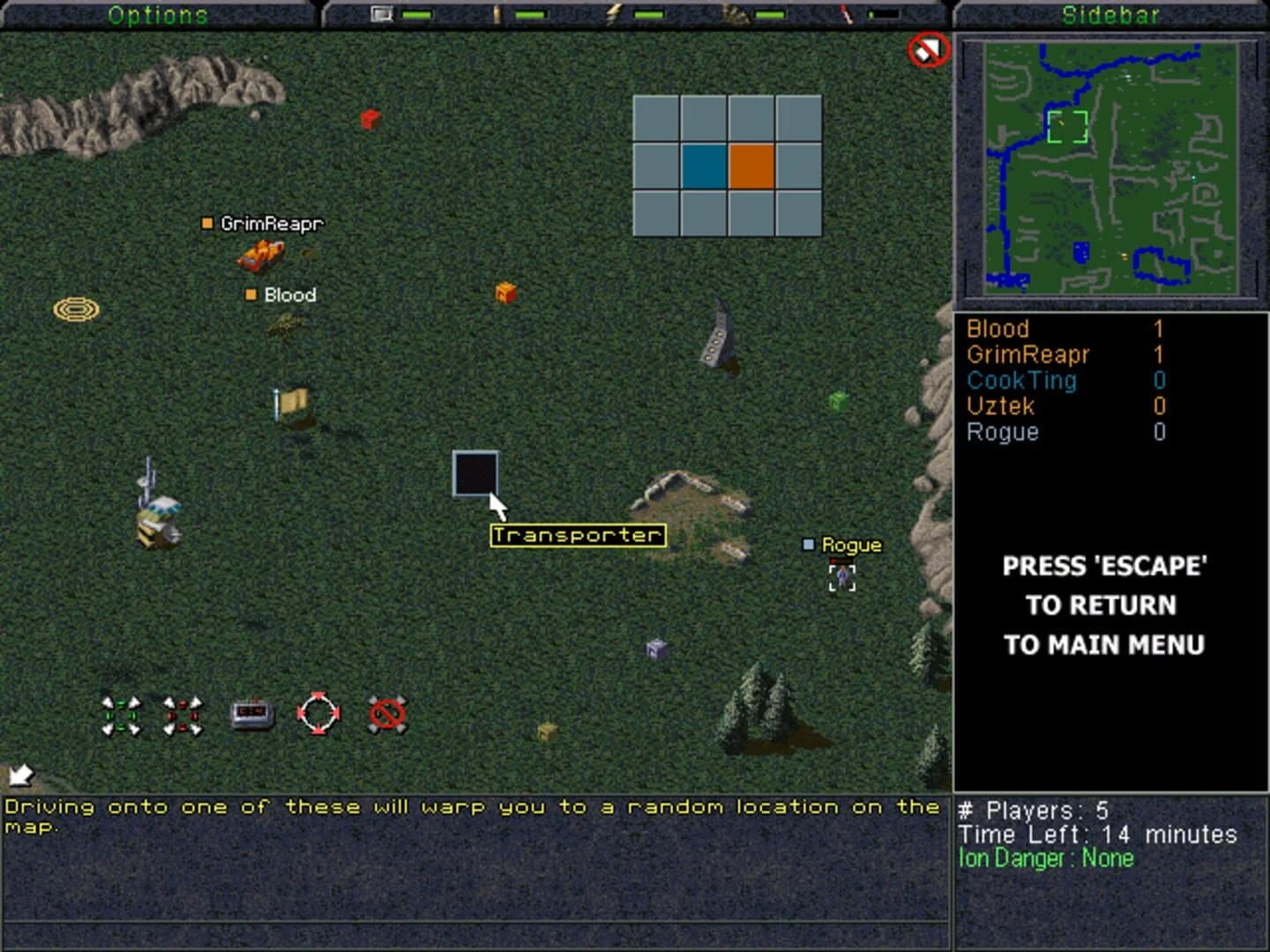The height and width of the screenshot is (952, 1270).
Task: Click the crossed-out crosshair icon
Action: [385, 714]
